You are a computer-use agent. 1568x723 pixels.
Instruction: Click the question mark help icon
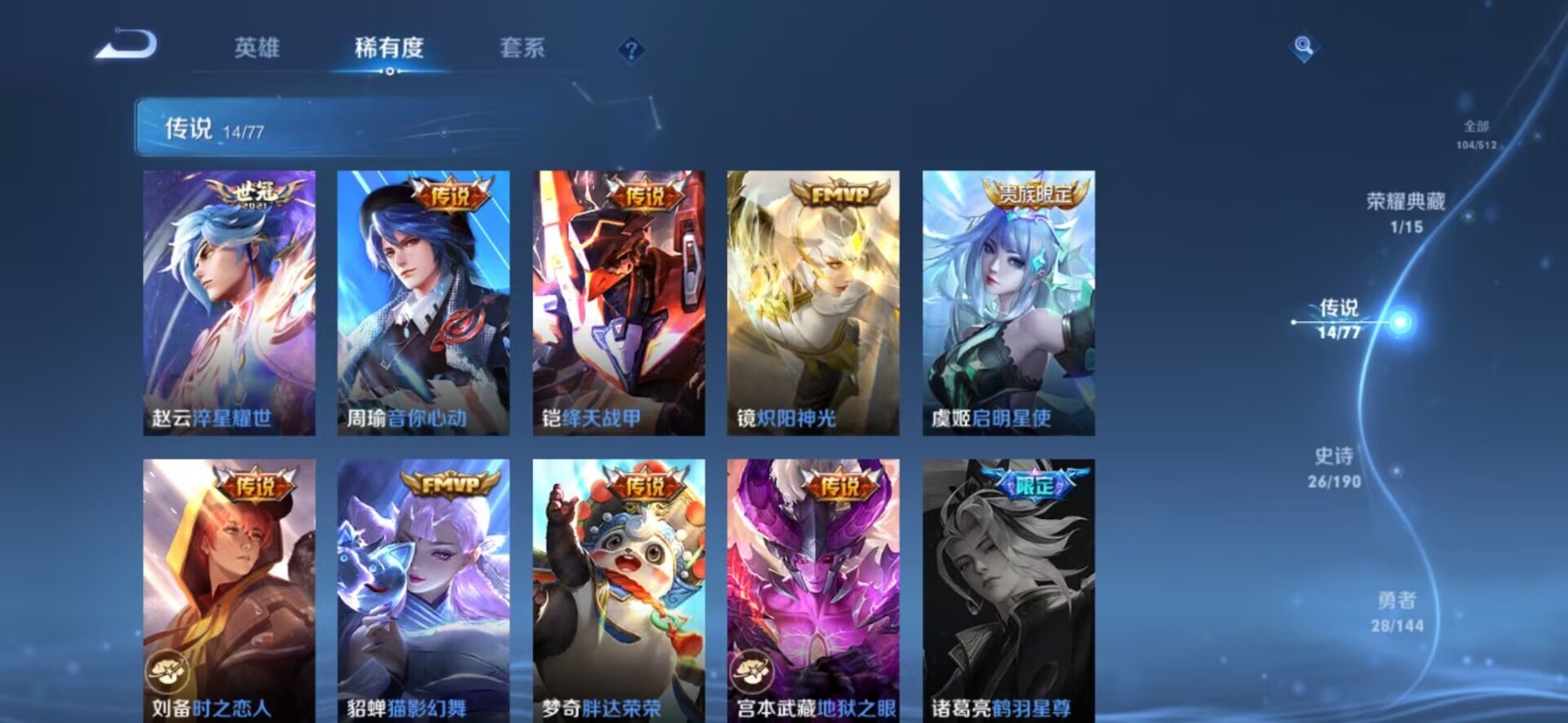tap(632, 47)
